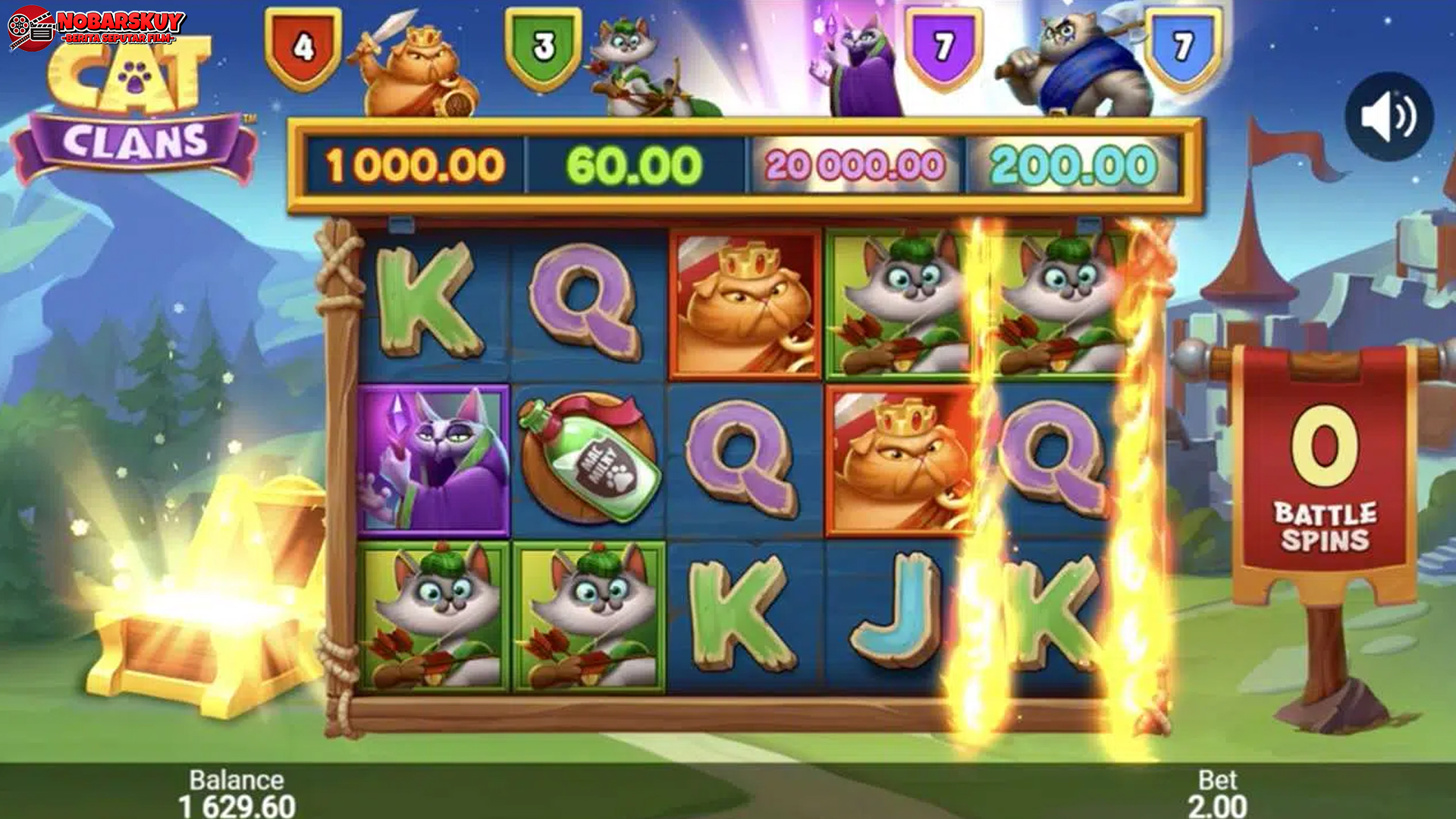Toggle the sound speaker button
Viewport: 1456px width, 819px height.
click(x=1389, y=117)
